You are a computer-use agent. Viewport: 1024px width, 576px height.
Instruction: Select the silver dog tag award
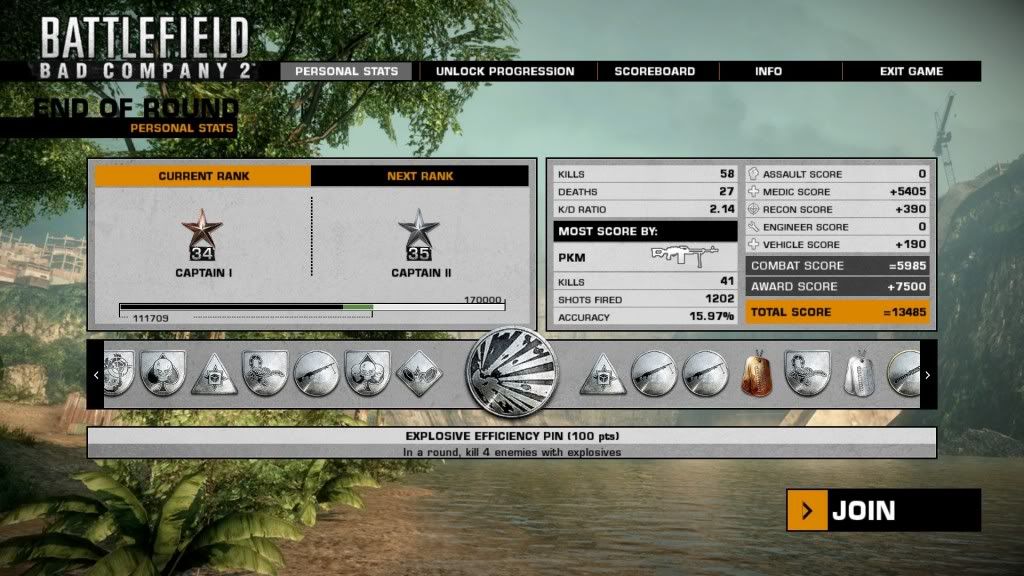coord(861,374)
